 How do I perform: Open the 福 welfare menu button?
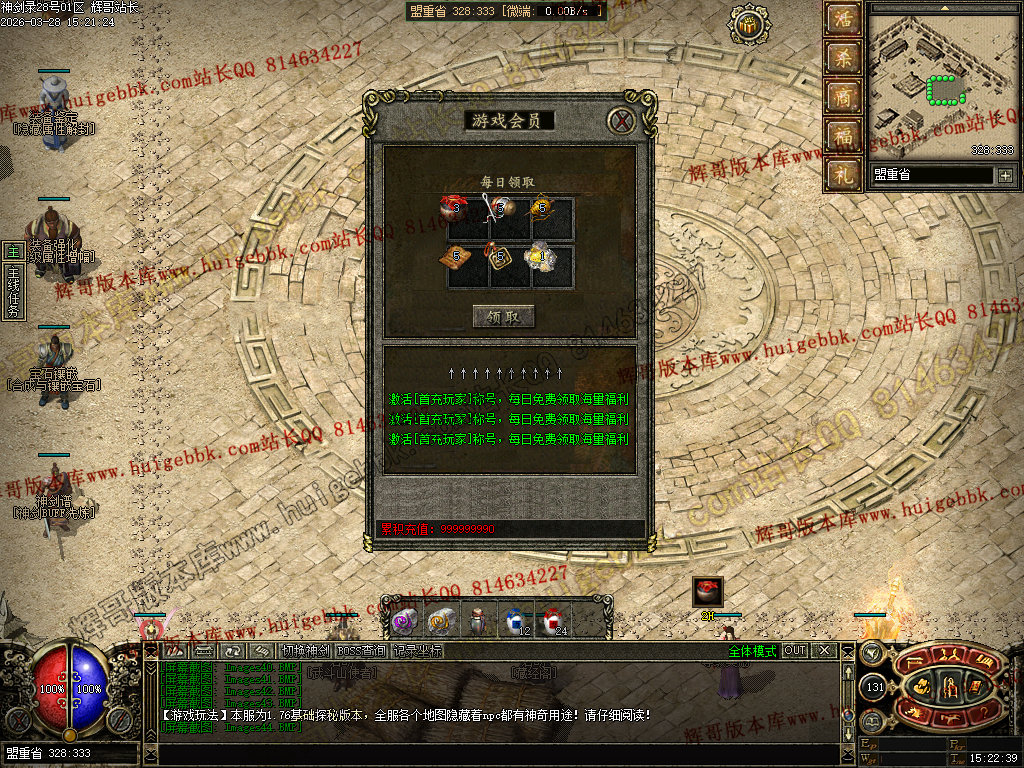842,135
